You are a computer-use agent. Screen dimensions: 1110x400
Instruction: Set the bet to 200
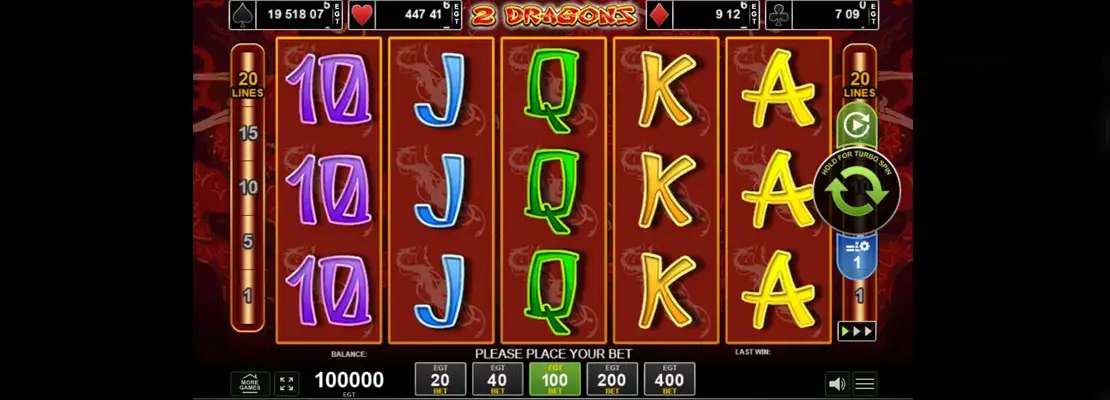[x=612, y=379]
